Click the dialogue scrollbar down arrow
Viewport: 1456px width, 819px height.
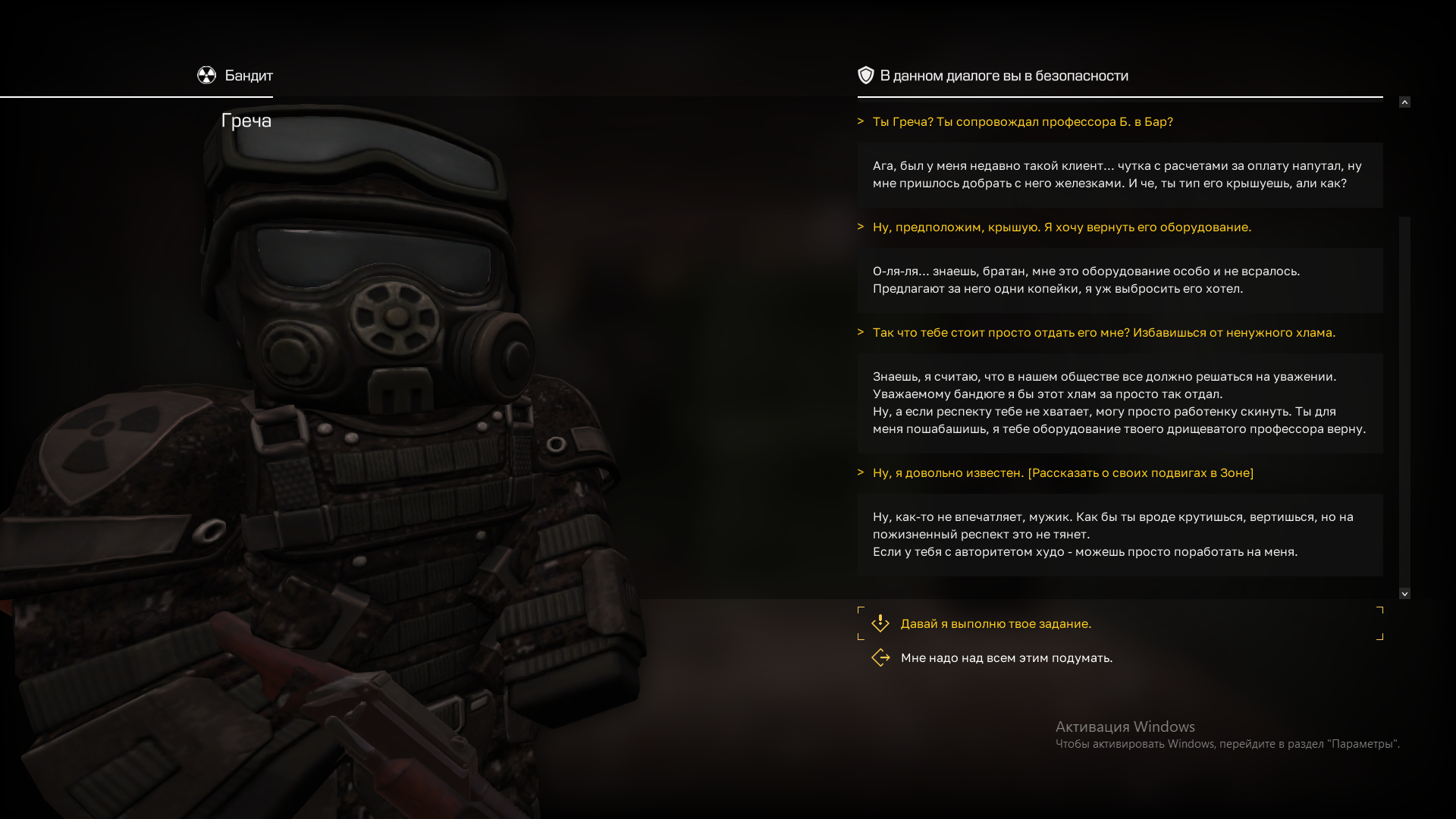click(1404, 594)
